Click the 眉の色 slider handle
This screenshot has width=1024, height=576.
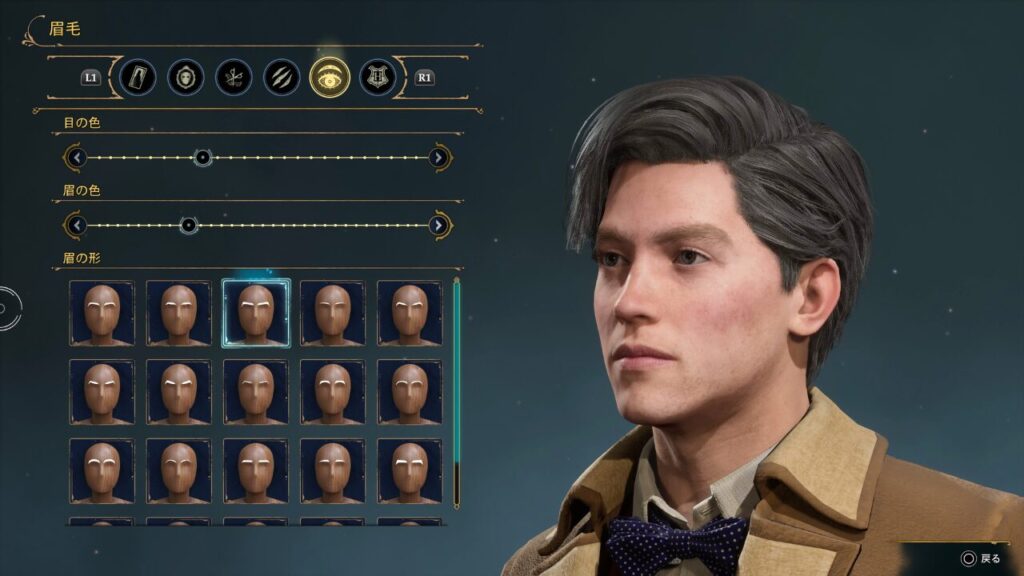[188, 225]
